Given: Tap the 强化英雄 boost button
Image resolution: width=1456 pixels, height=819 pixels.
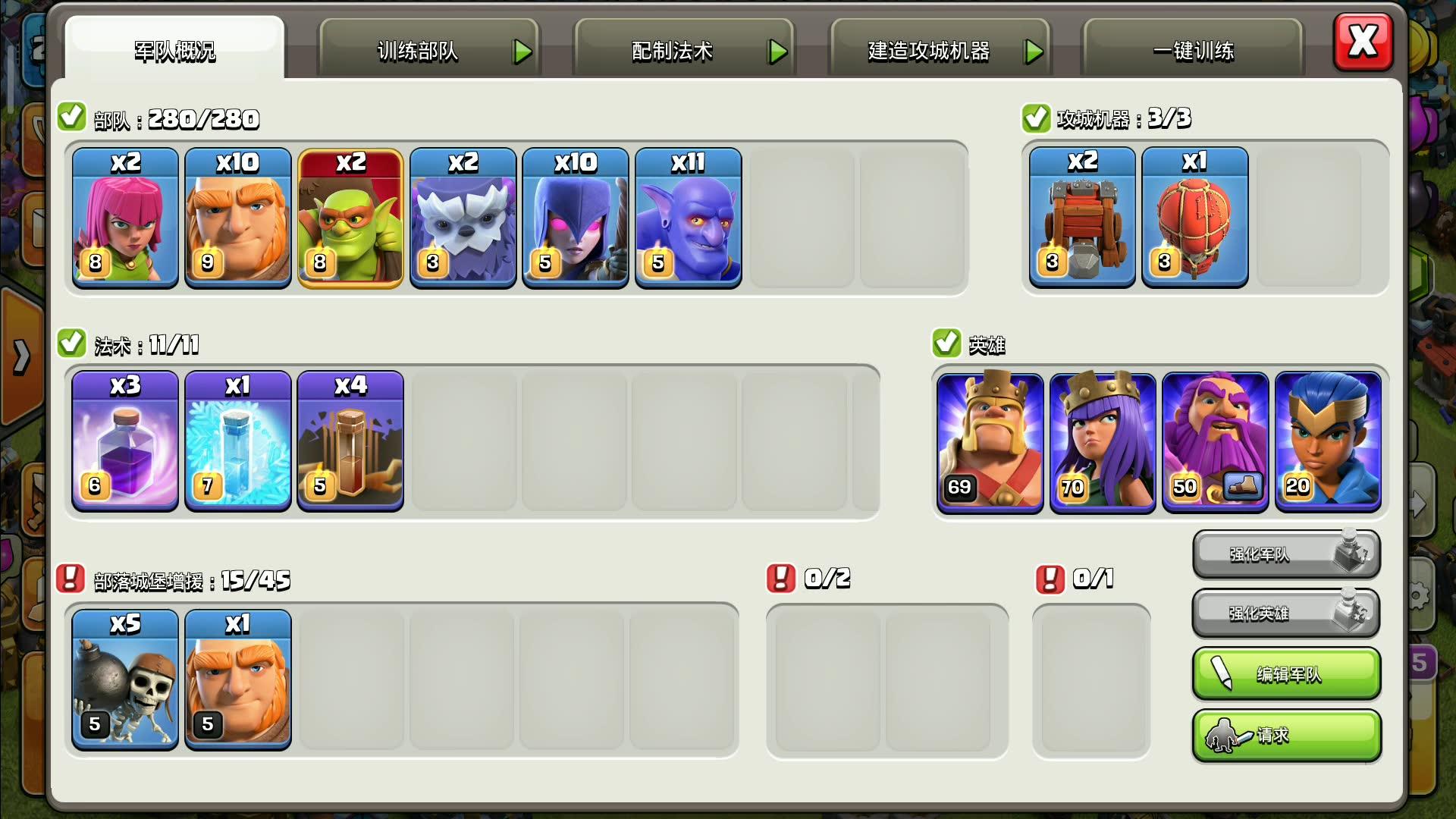Looking at the screenshot, I should (x=1286, y=613).
